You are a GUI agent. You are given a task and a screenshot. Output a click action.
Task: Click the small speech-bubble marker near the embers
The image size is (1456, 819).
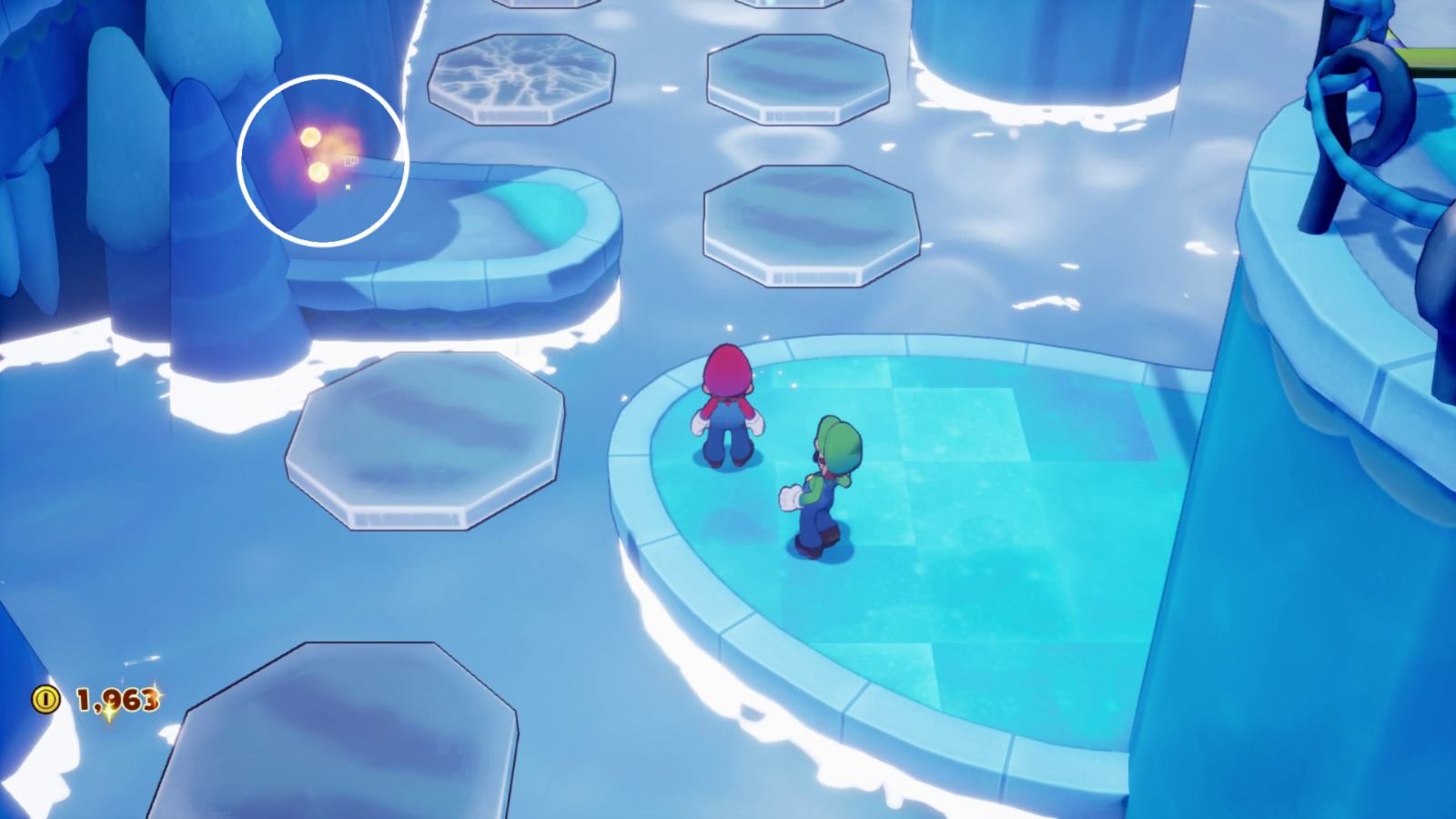click(x=350, y=162)
